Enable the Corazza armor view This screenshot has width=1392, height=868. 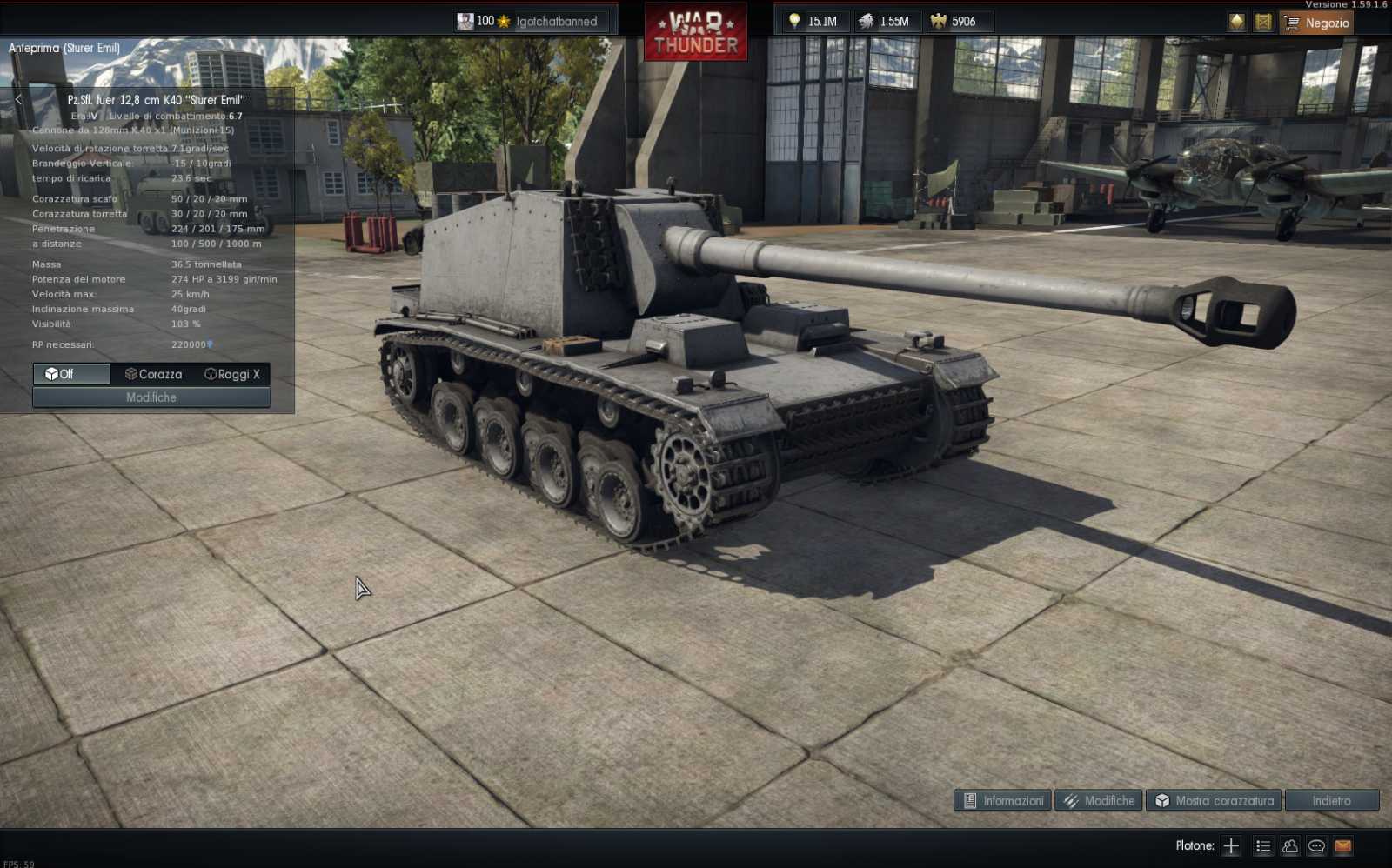click(153, 374)
